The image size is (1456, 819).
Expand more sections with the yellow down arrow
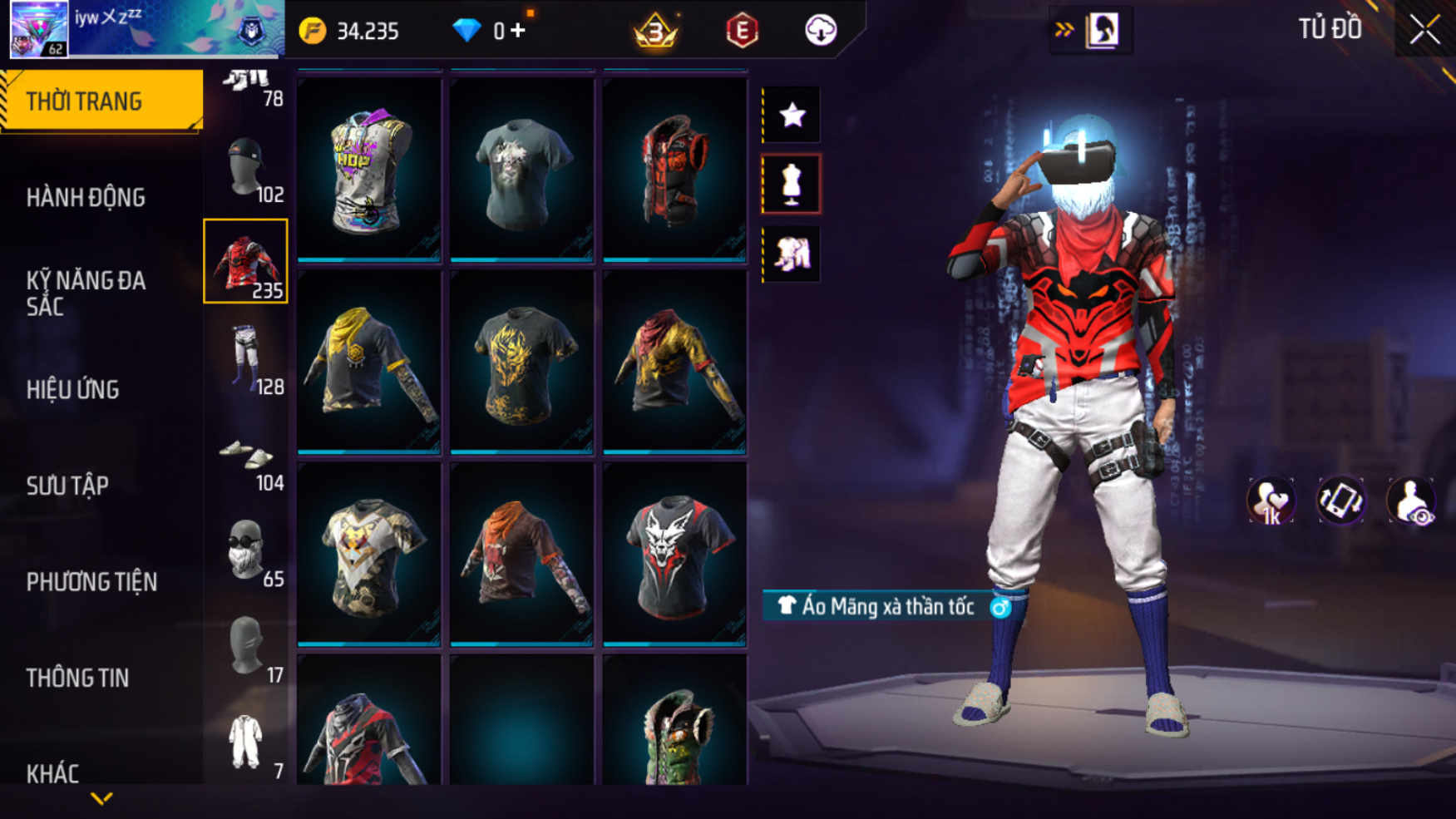pos(101,799)
